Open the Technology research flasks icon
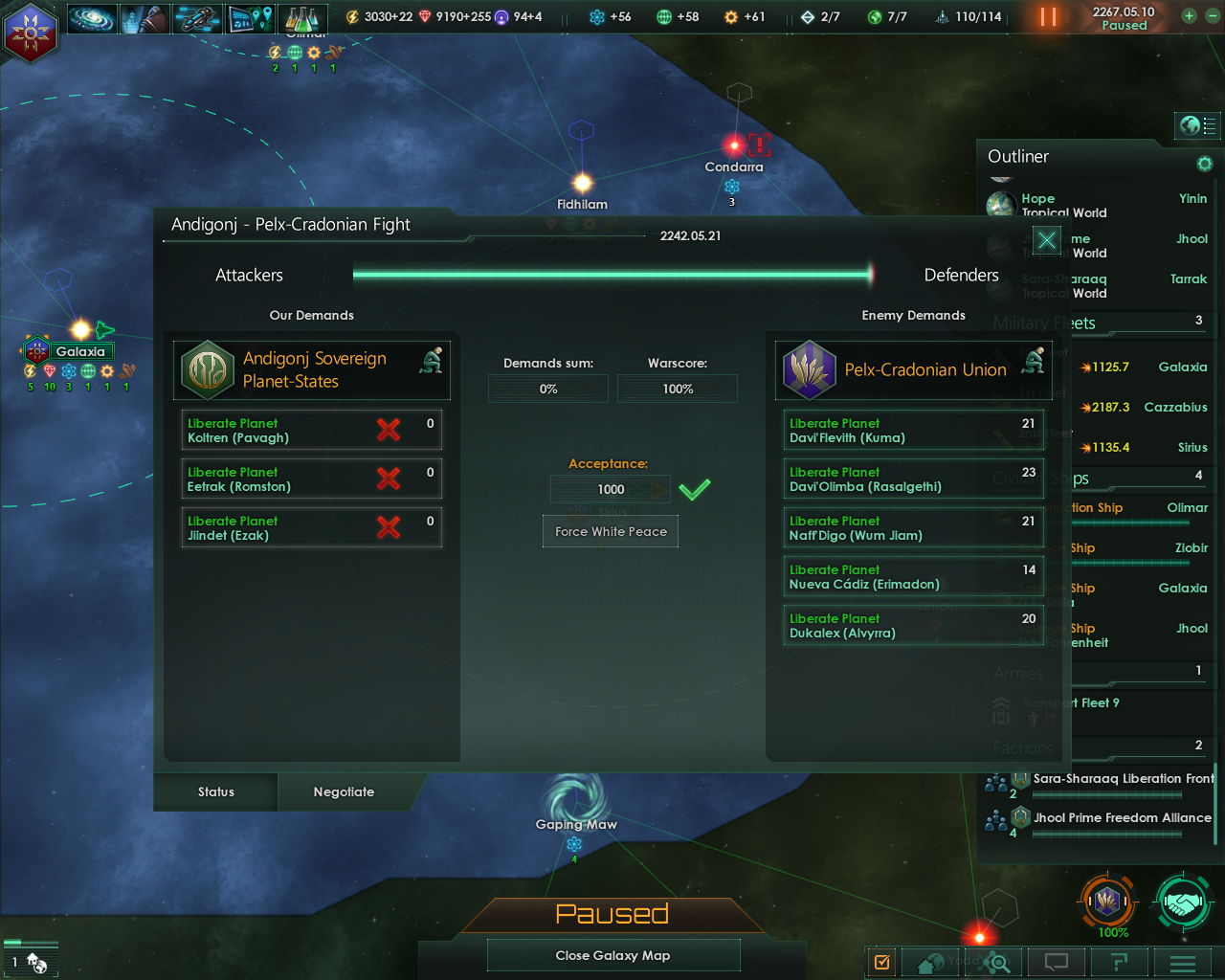The height and width of the screenshot is (980, 1225). click(303, 18)
